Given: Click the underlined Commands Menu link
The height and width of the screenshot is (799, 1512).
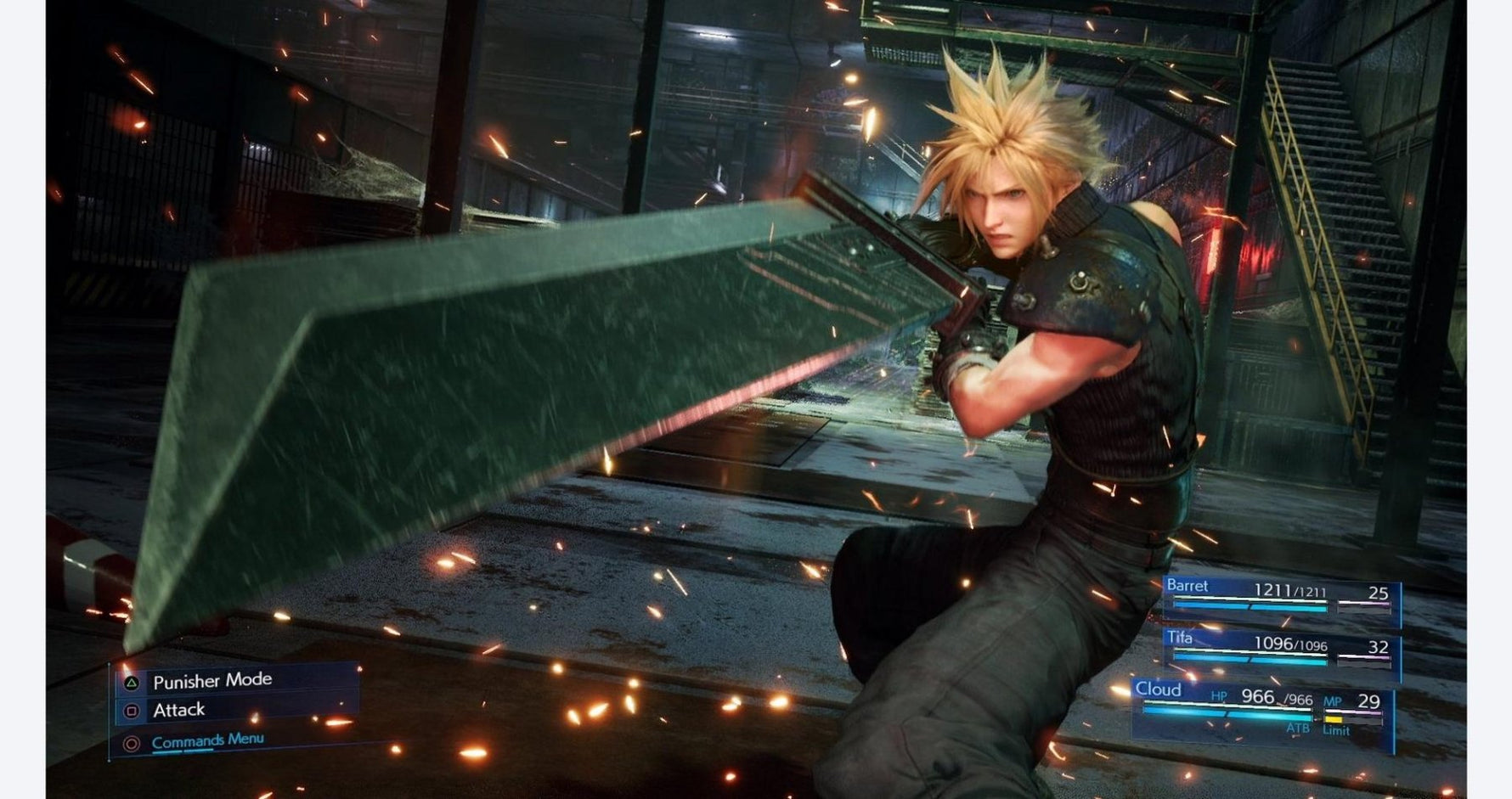Looking at the screenshot, I should 208,740.
